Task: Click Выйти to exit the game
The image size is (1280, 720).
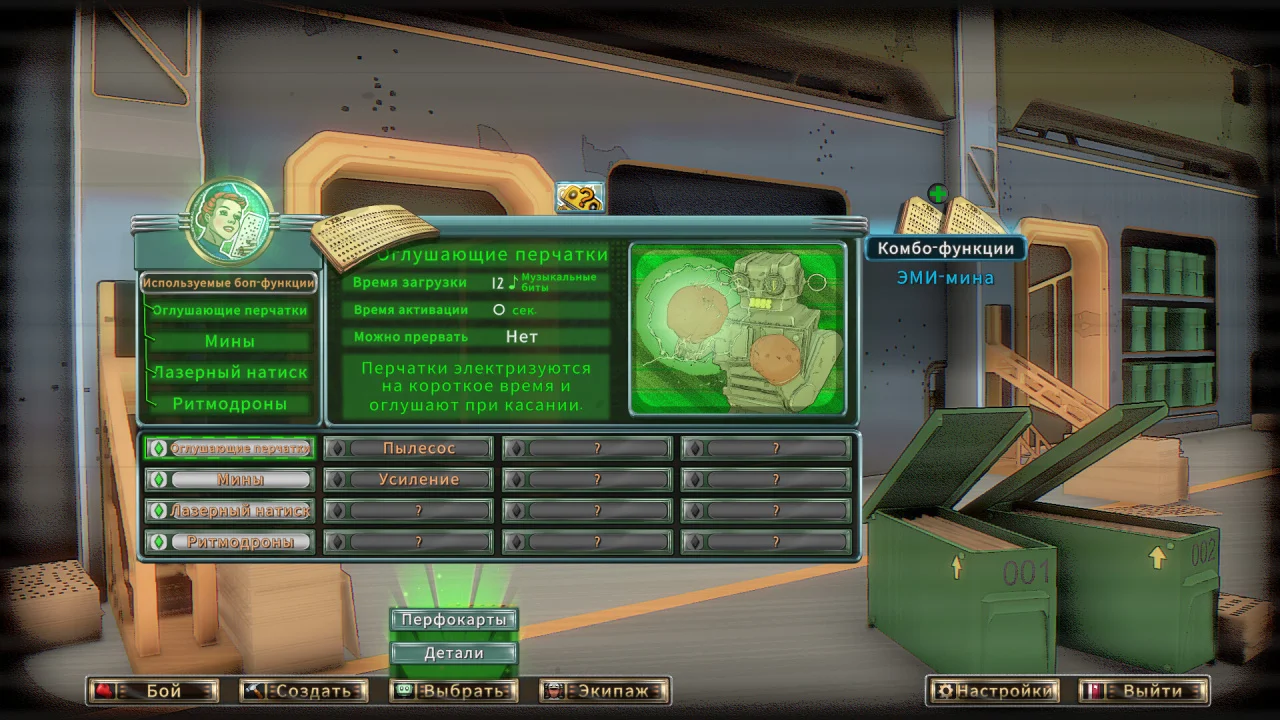Action: tap(1144, 690)
